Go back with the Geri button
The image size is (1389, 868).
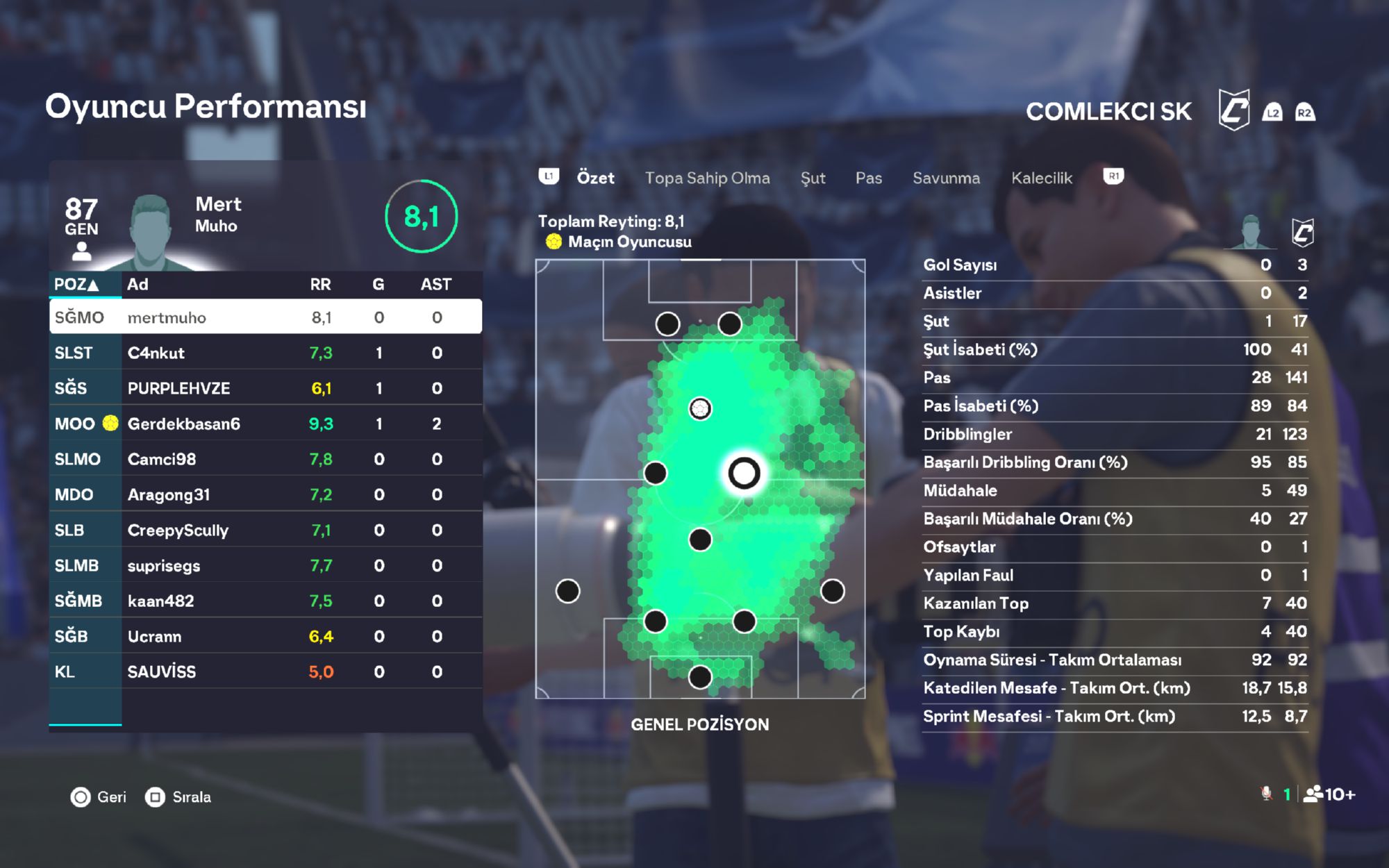(99, 796)
